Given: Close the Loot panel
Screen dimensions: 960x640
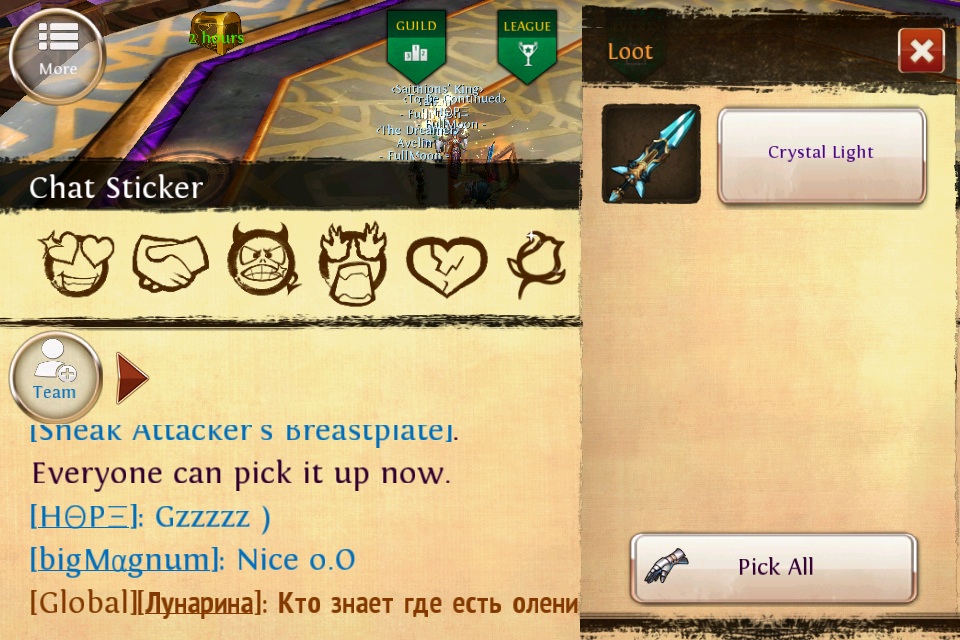Looking at the screenshot, I should tap(921, 51).
